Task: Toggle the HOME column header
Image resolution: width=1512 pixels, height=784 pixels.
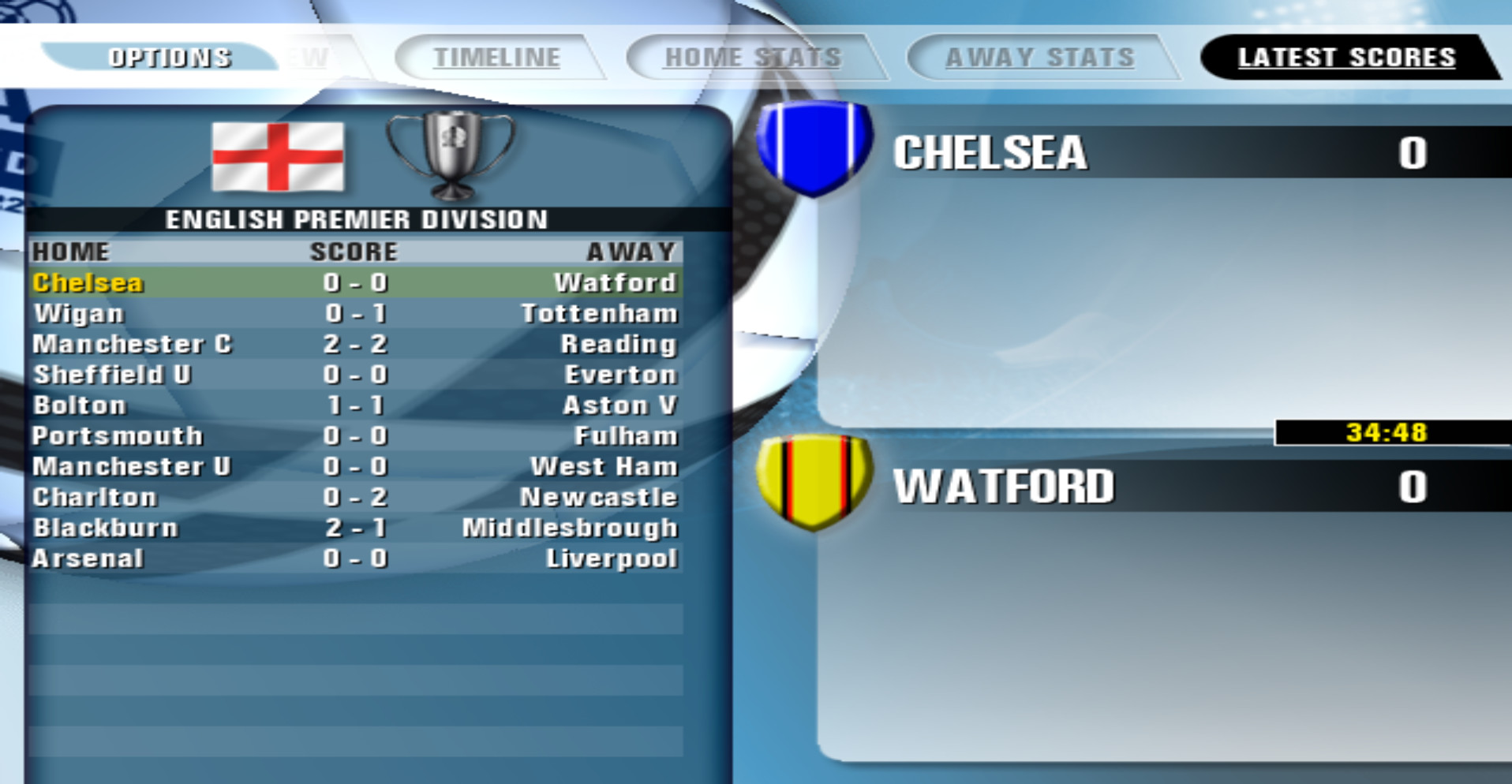Action: [71, 252]
